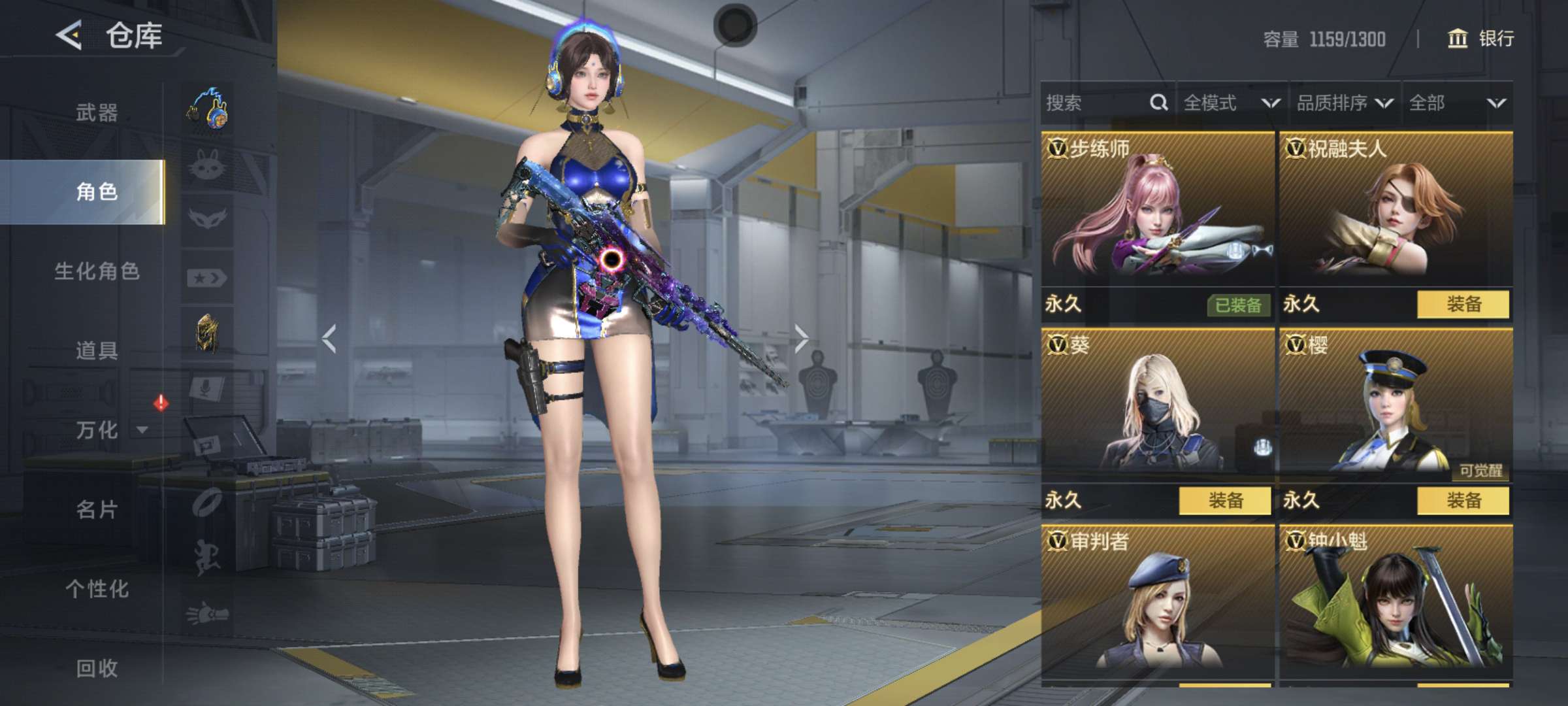The width and height of the screenshot is (1568, 706).
Task: Equip the 祝融夫人 character
Action: tap(1463, 305)
